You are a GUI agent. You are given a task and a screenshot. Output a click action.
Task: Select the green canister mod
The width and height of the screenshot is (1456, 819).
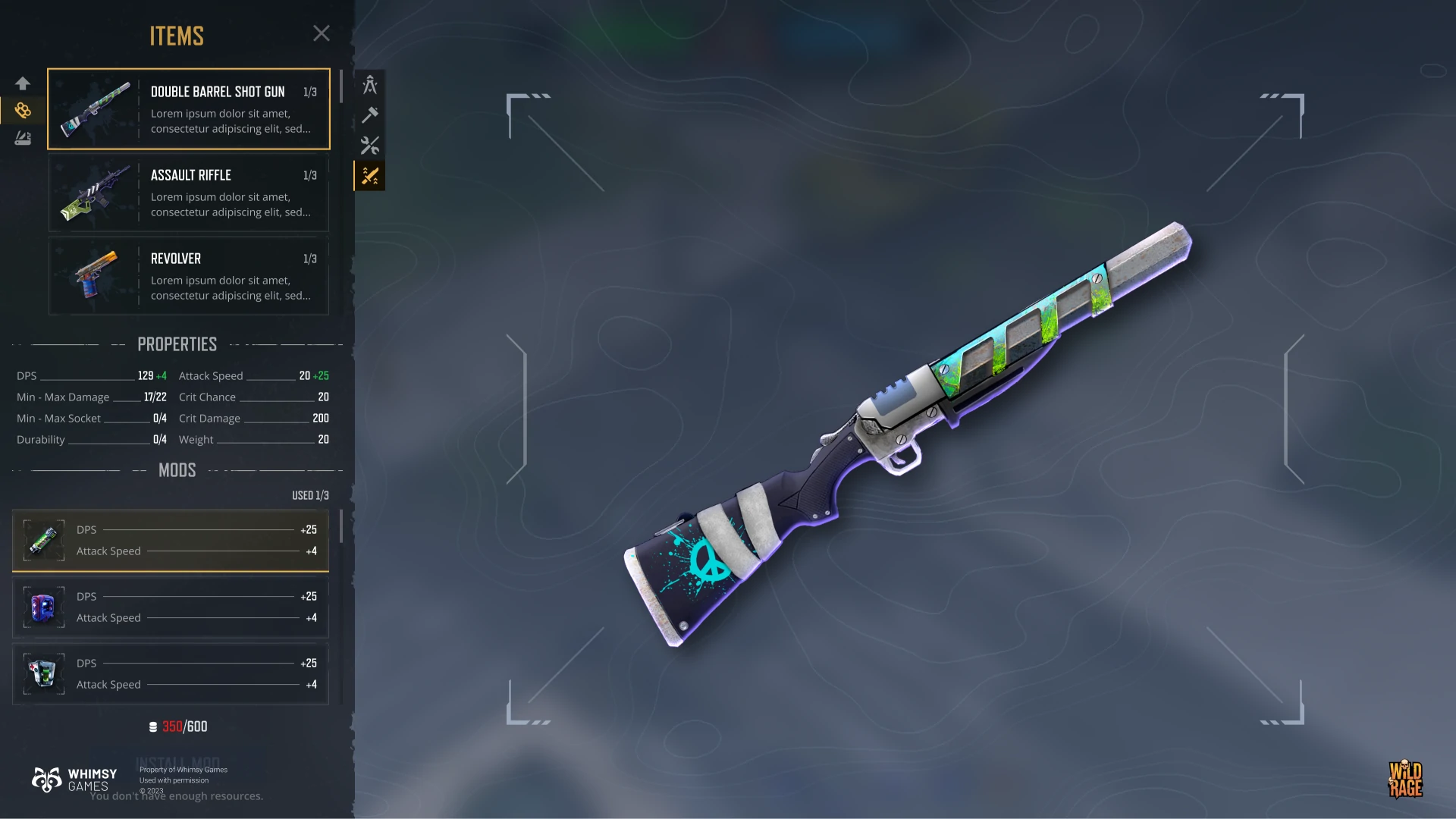171,541
